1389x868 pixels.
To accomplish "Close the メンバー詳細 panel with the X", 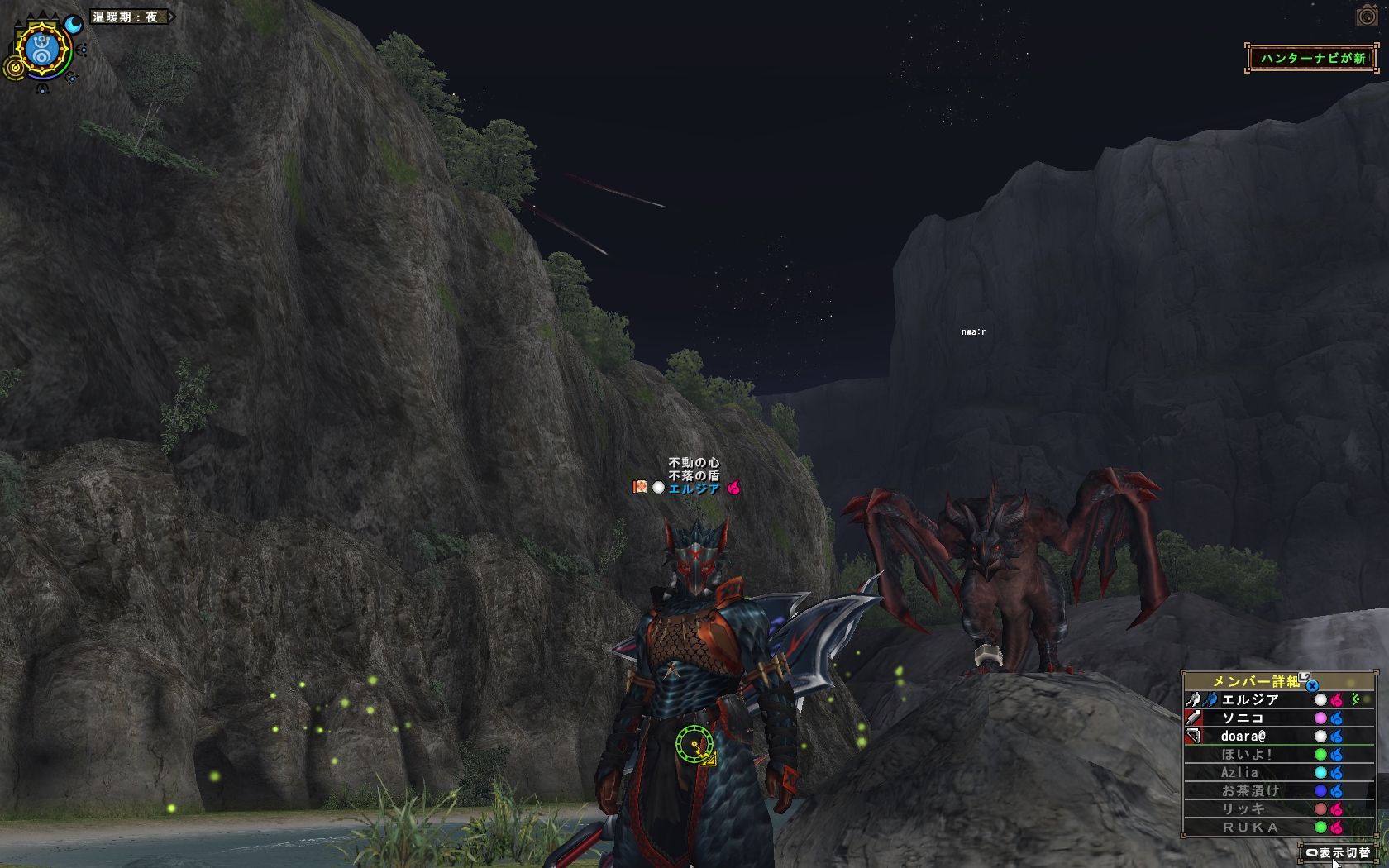I will 1312,685.
